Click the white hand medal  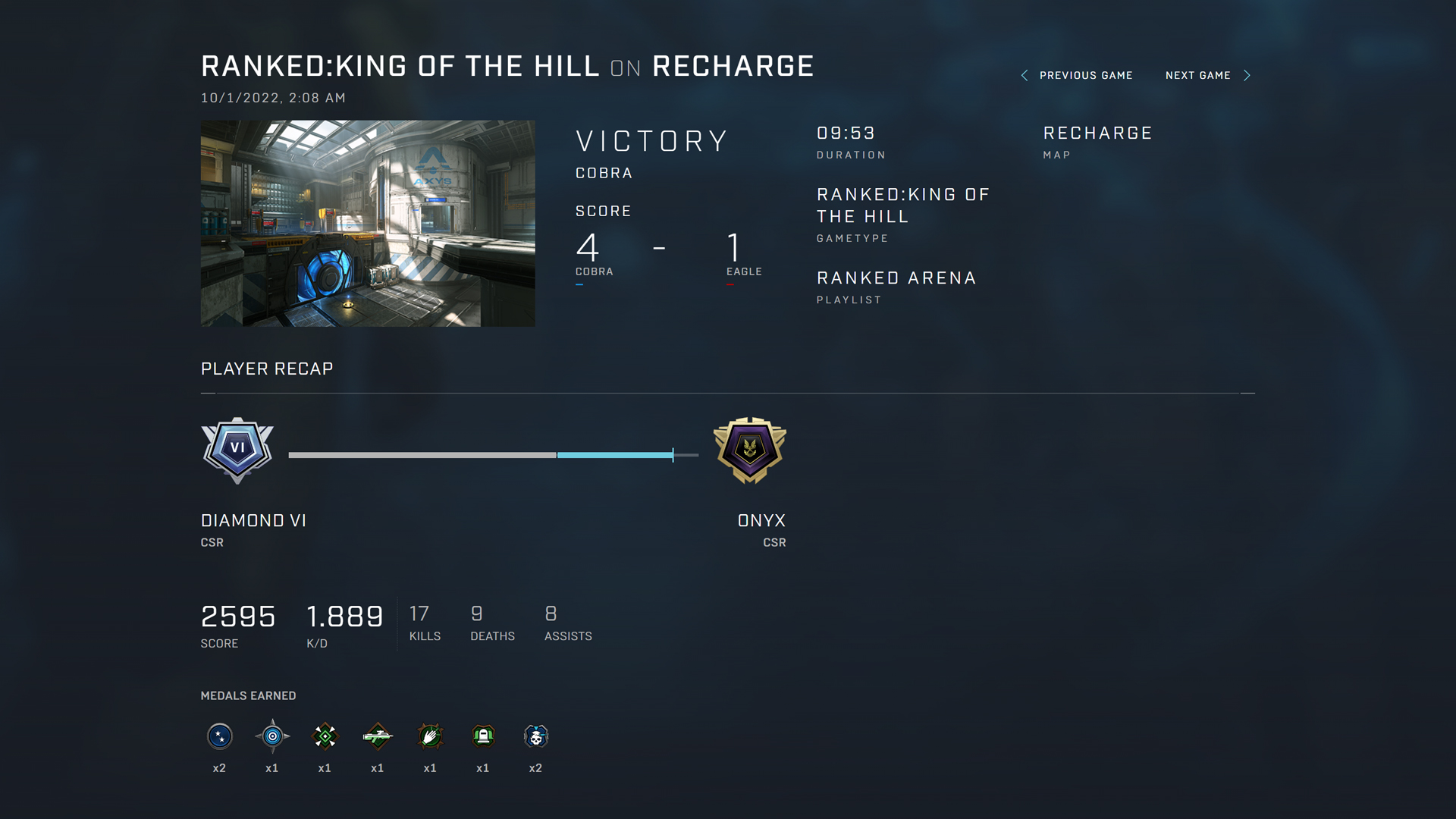430,736
